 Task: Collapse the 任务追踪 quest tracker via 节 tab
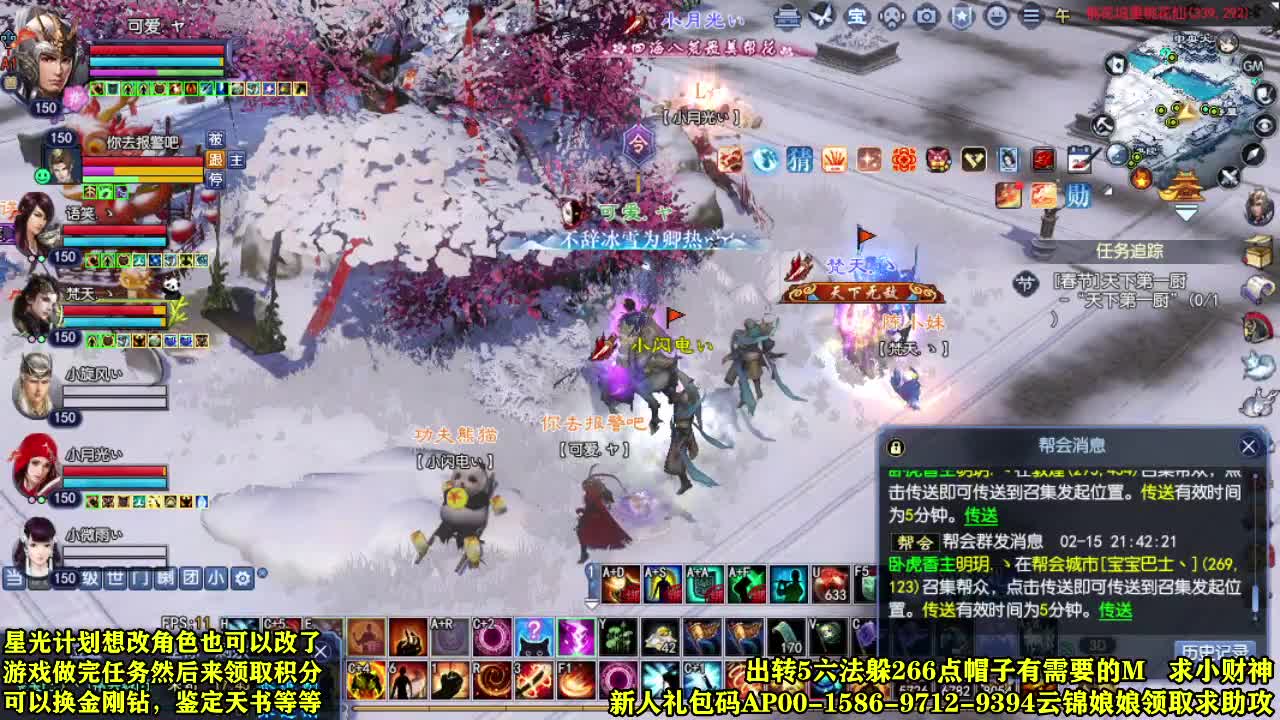click(x=1026, y=284)
